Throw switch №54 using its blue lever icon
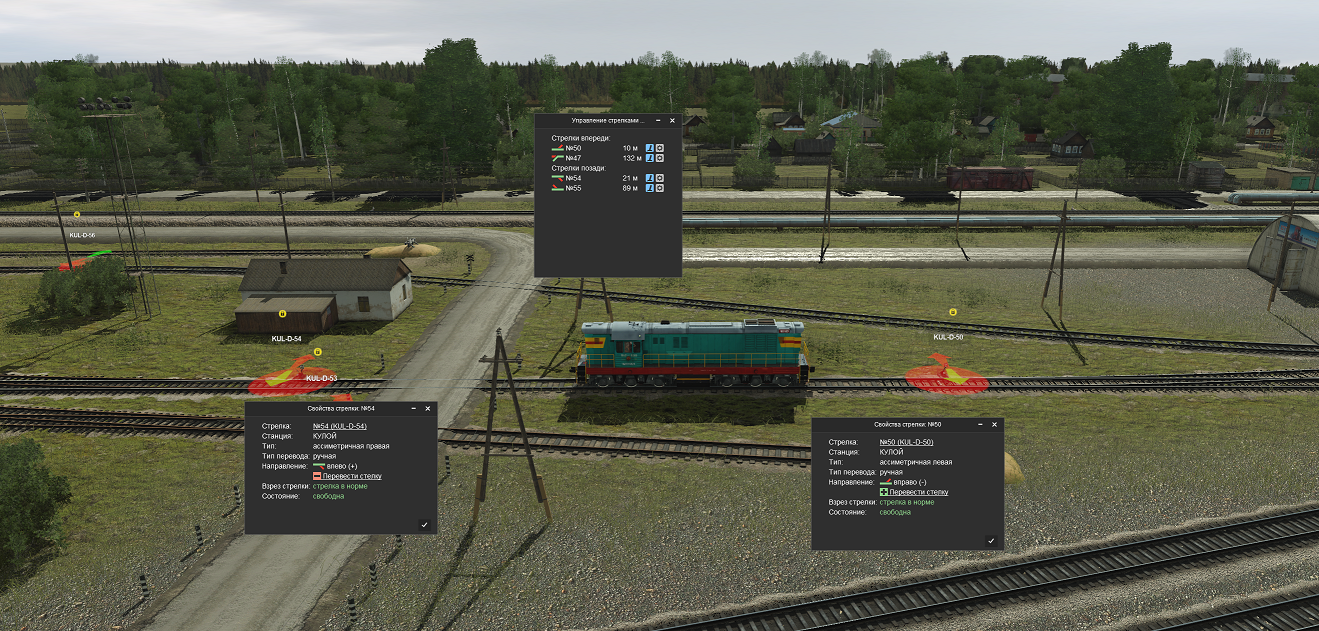This screenshot has height=631, width=1319. pyautogui.click(x=649, y=178)
